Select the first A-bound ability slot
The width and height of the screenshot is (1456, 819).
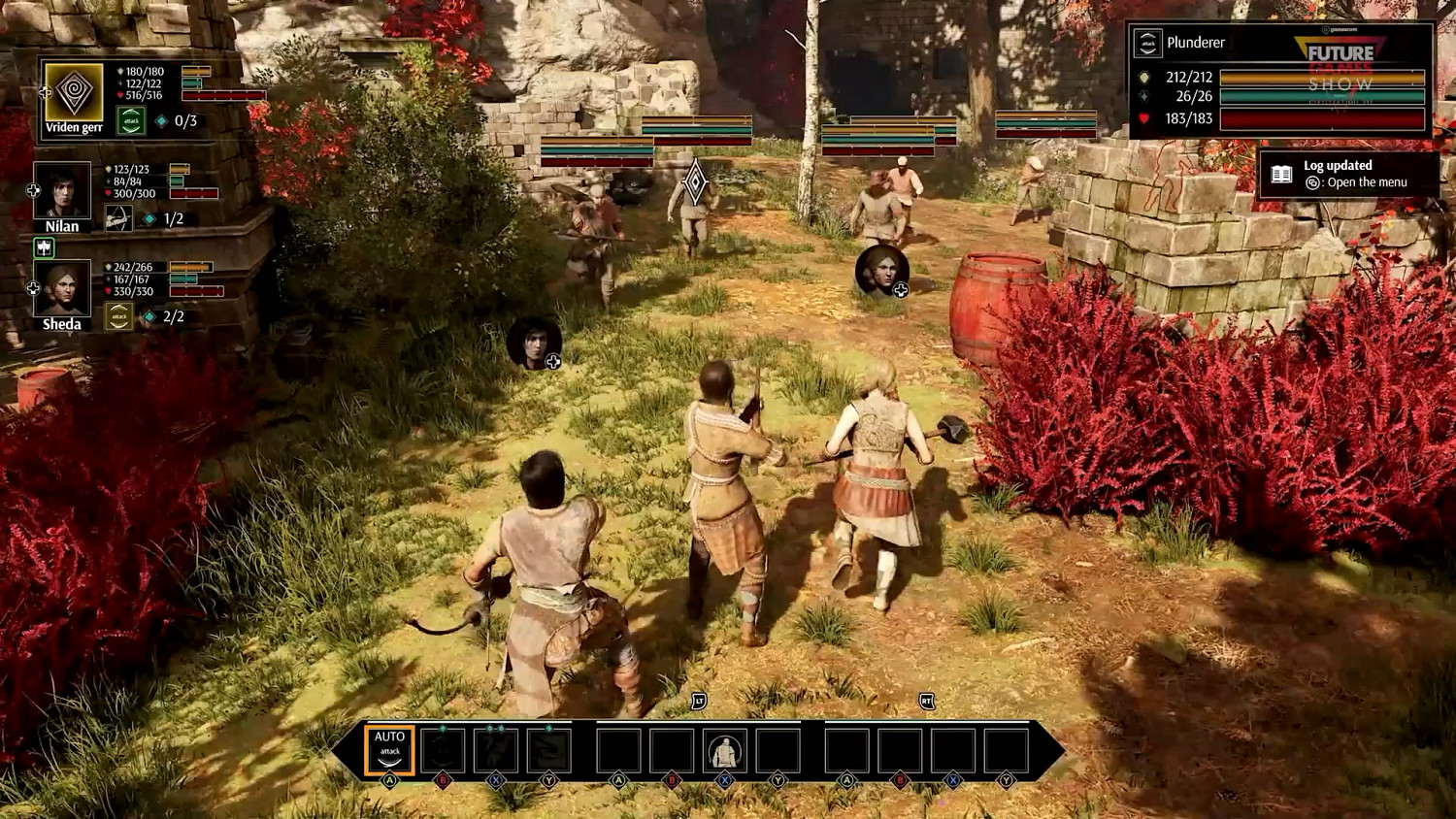618,751
